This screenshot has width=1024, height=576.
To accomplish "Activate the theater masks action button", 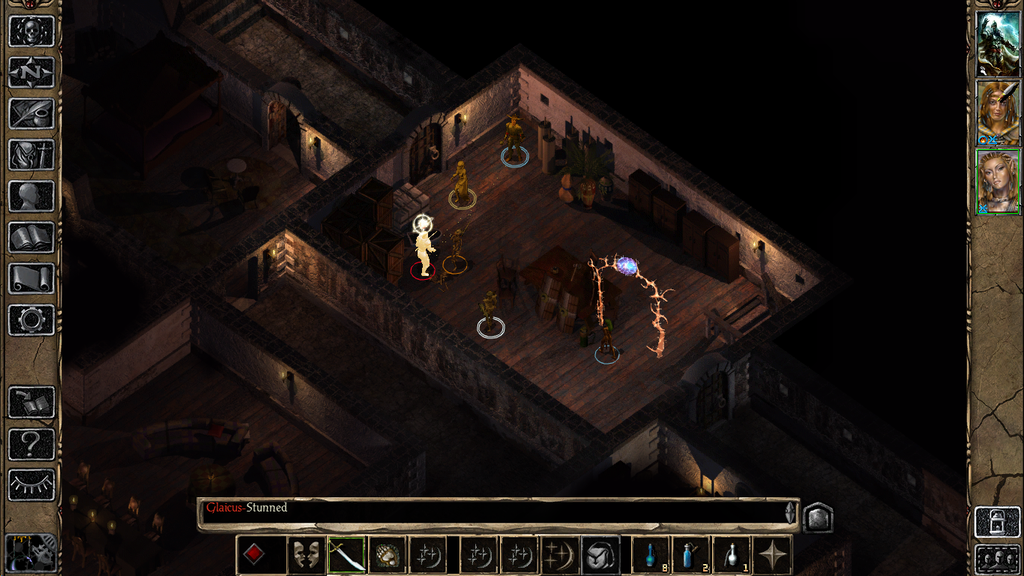I will [x=306, y=555].
